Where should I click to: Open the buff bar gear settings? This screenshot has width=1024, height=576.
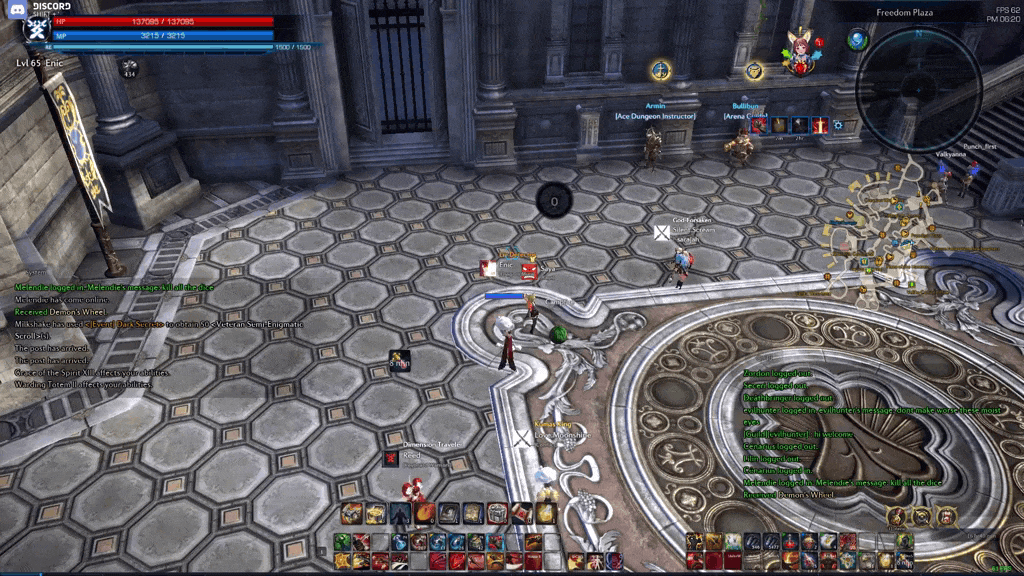click(838, 125)
